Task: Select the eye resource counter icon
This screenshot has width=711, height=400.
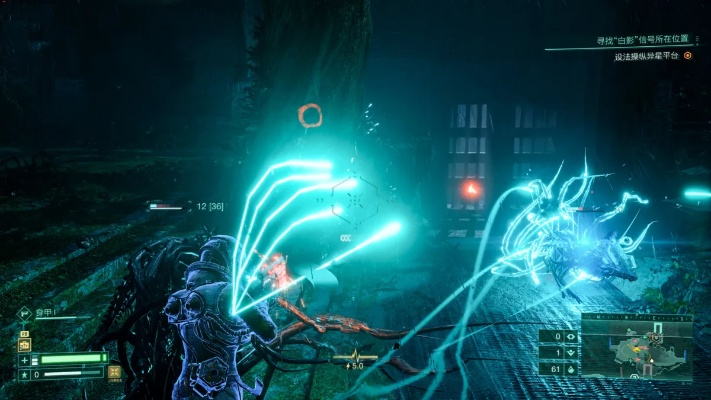Action: click(x=570, y=338)
